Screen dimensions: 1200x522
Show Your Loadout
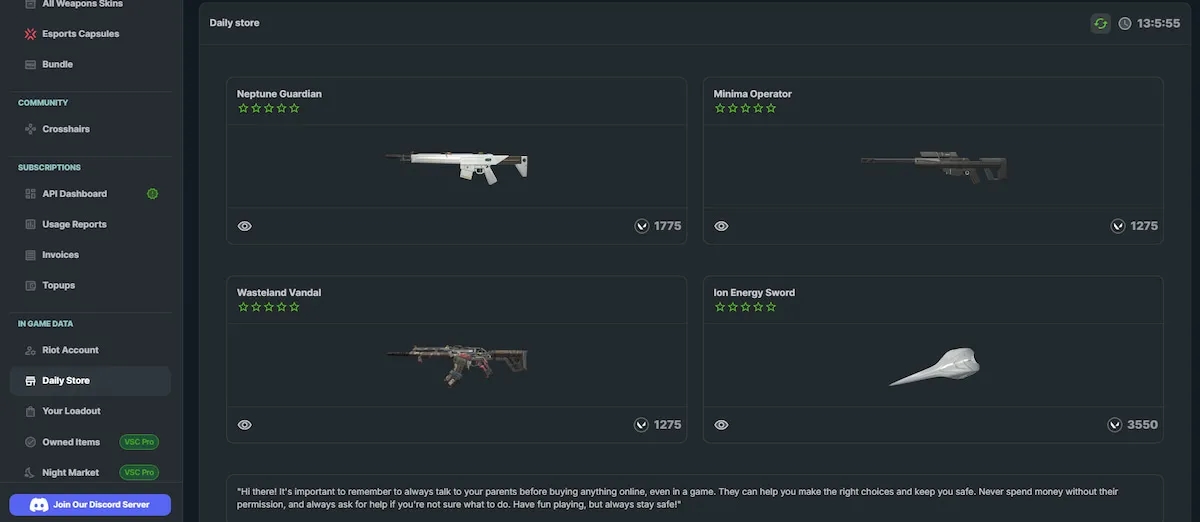coord(71,411)
